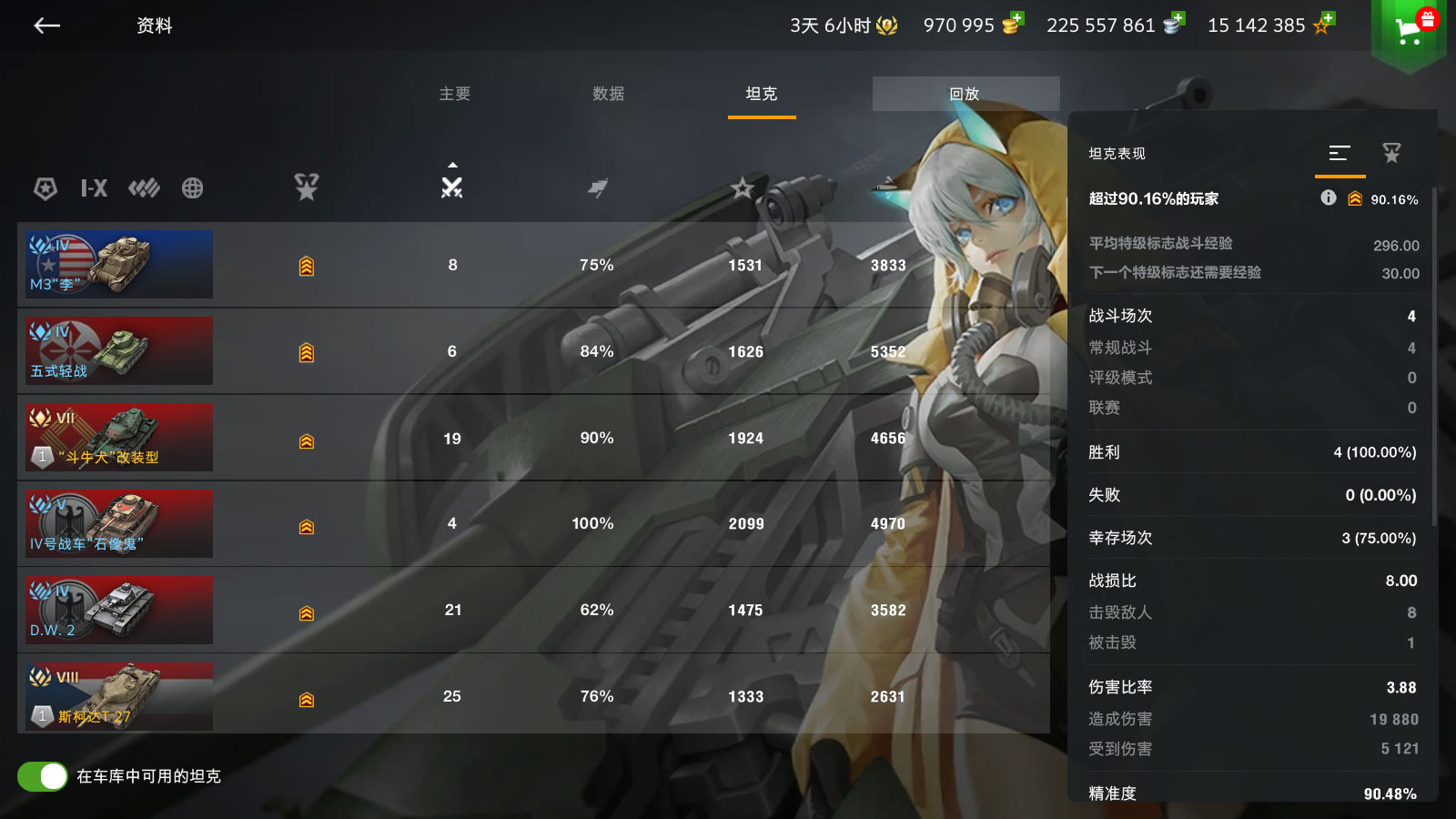
Task: Filter tanks by tier I-X
Action: 94,188
